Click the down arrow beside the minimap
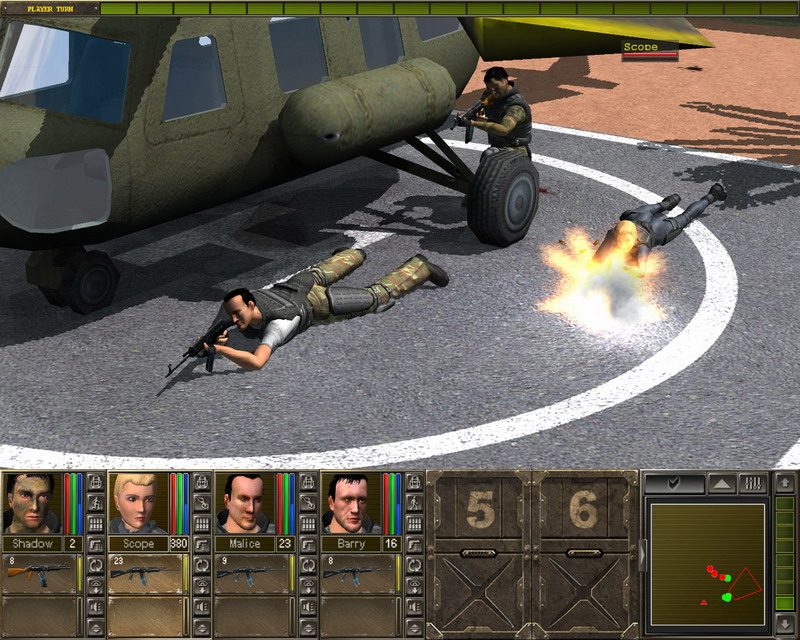800x640 pixels. [x=785, y=625]
